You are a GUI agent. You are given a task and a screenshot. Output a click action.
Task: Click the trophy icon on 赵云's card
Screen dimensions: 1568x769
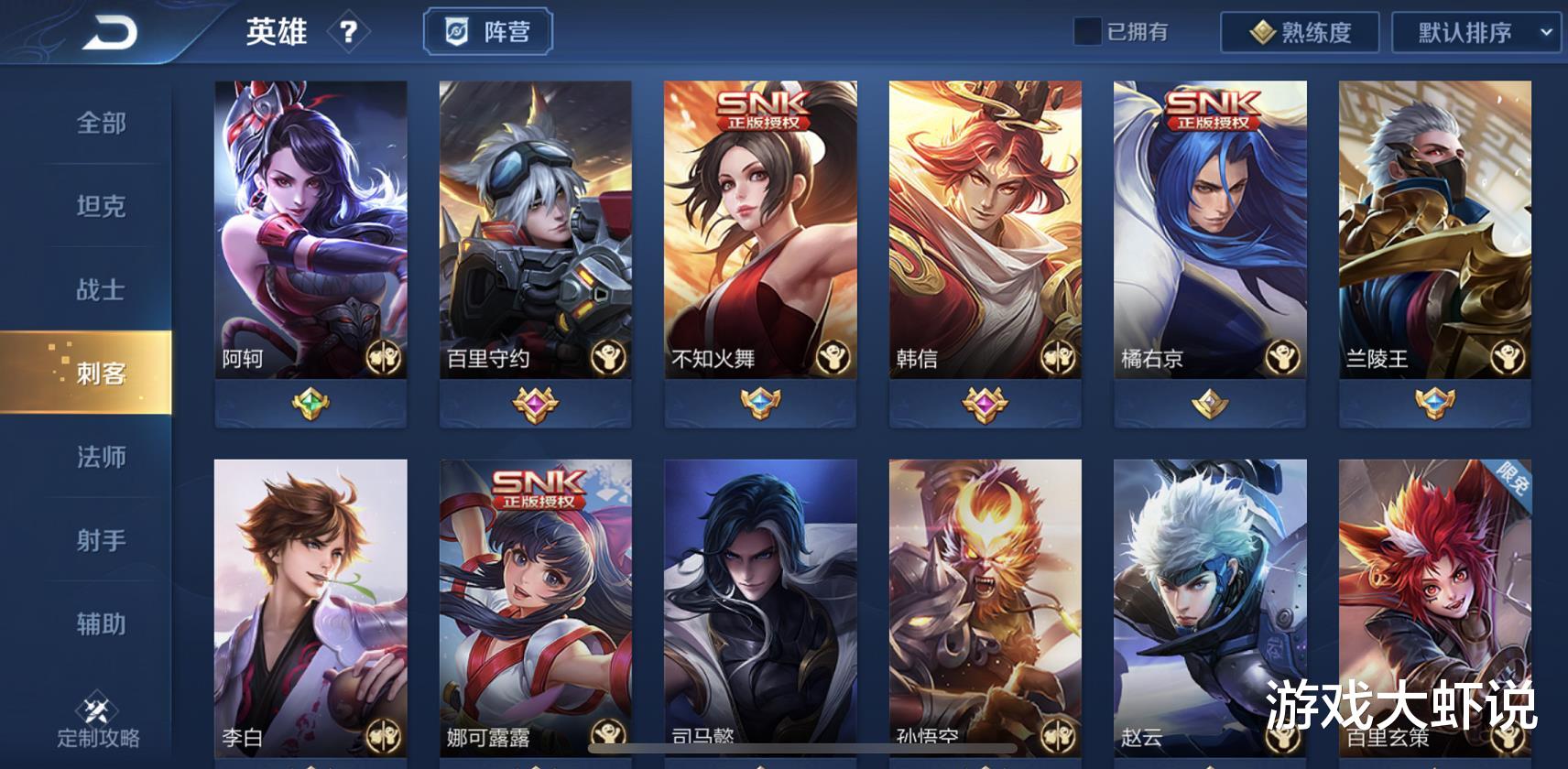click(x=1283, y=740)
